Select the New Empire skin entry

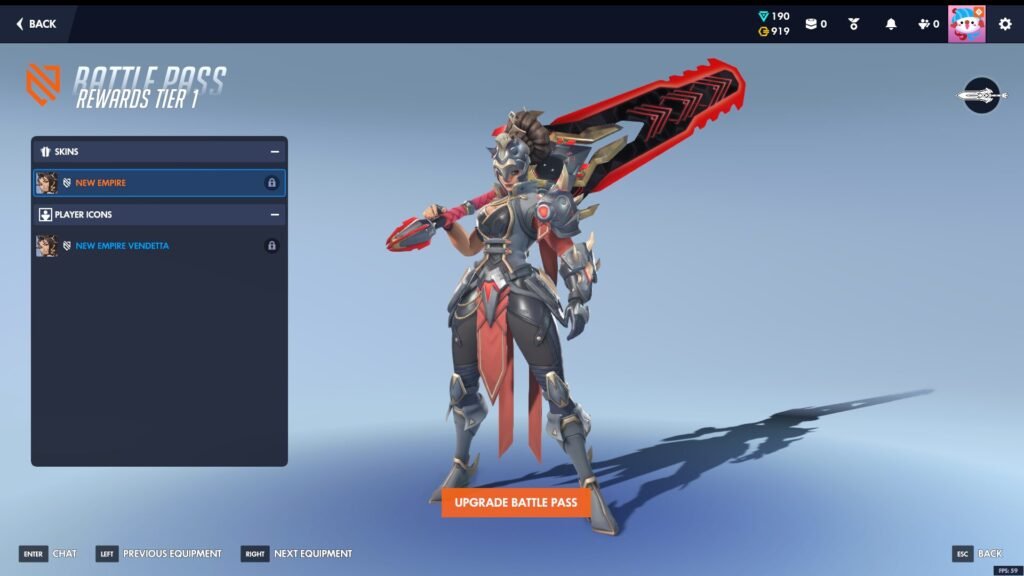click(158, 183)
